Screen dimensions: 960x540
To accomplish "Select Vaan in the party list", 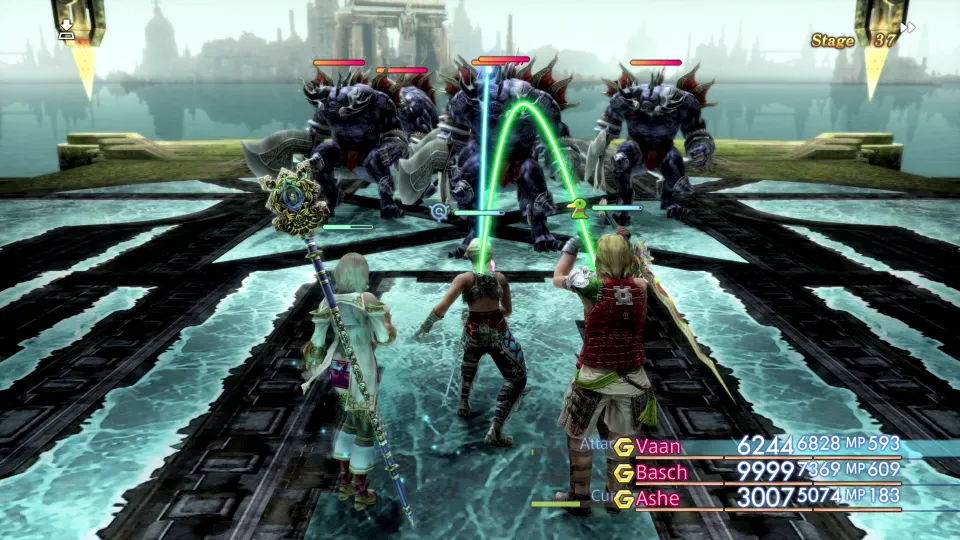I will 658,446.
